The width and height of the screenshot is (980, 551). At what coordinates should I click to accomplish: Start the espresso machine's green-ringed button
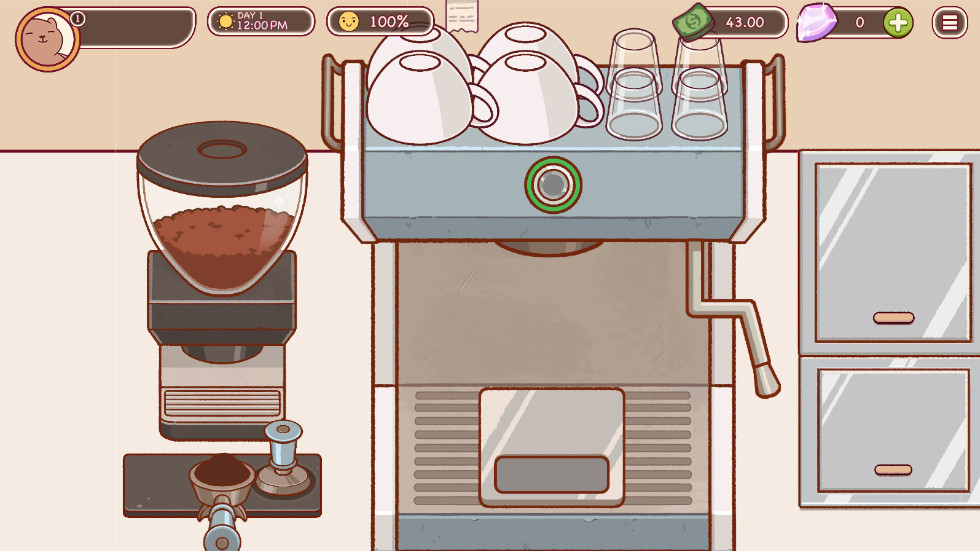(553, 184)
